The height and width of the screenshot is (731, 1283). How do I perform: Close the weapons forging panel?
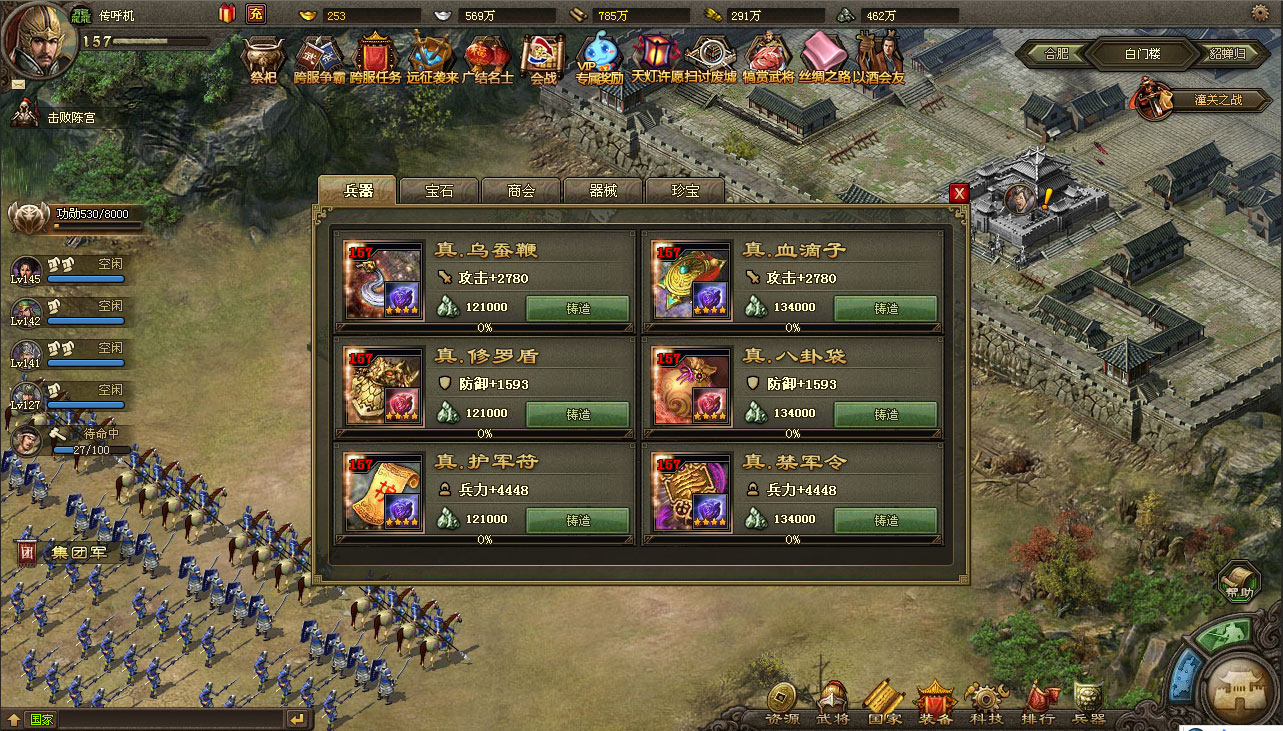coord(959,193)
